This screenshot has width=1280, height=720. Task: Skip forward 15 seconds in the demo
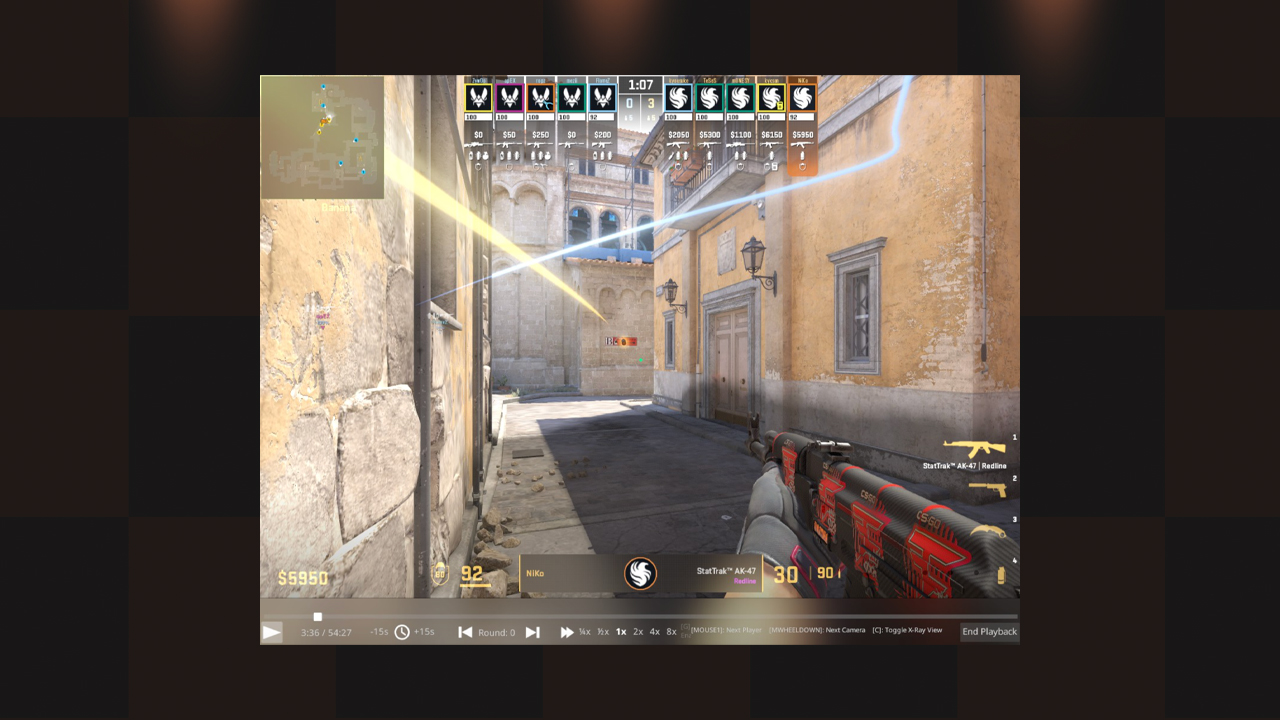(424, 632)
